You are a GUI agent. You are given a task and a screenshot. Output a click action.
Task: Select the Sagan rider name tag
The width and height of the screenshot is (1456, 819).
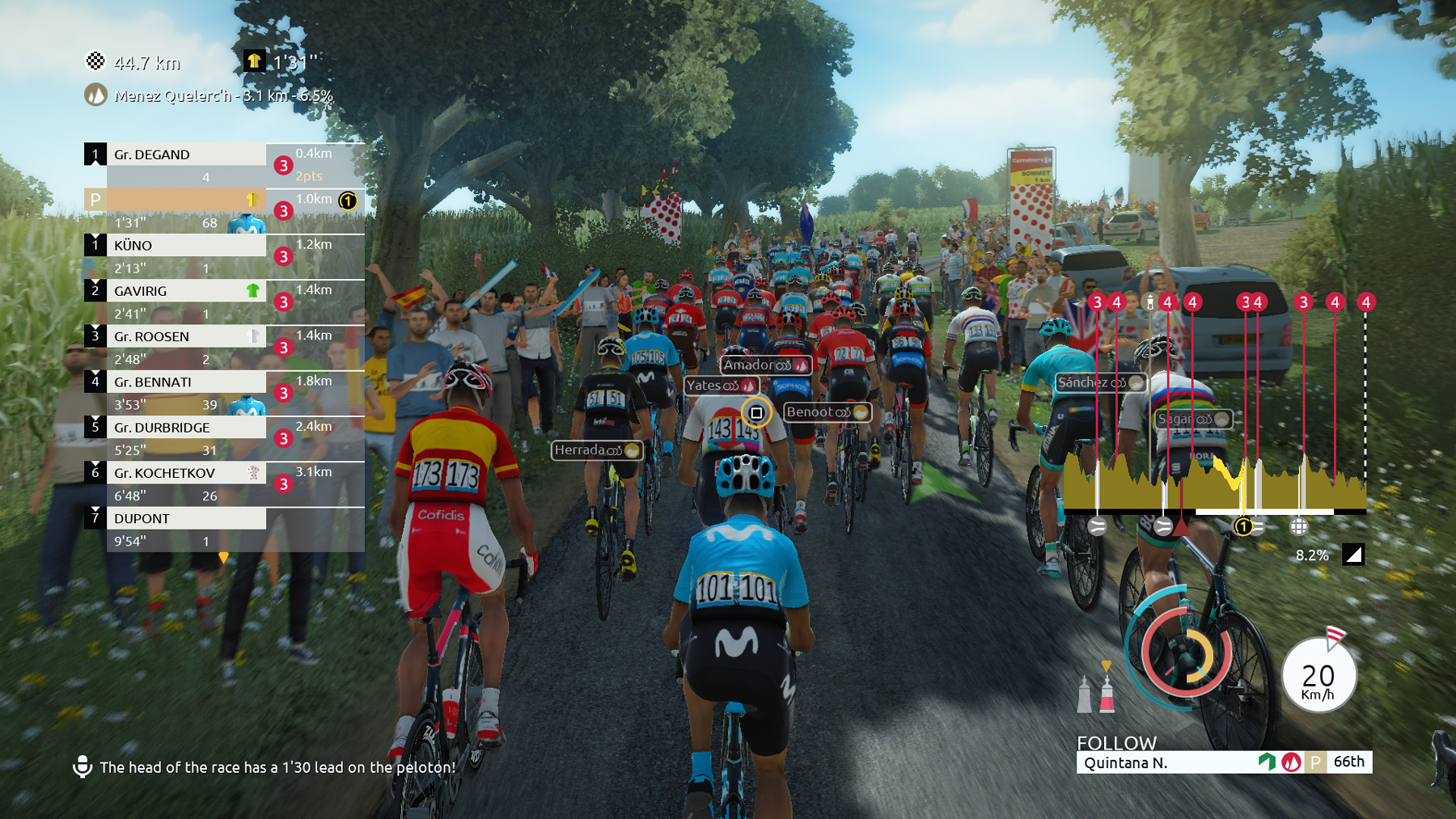1193,419
